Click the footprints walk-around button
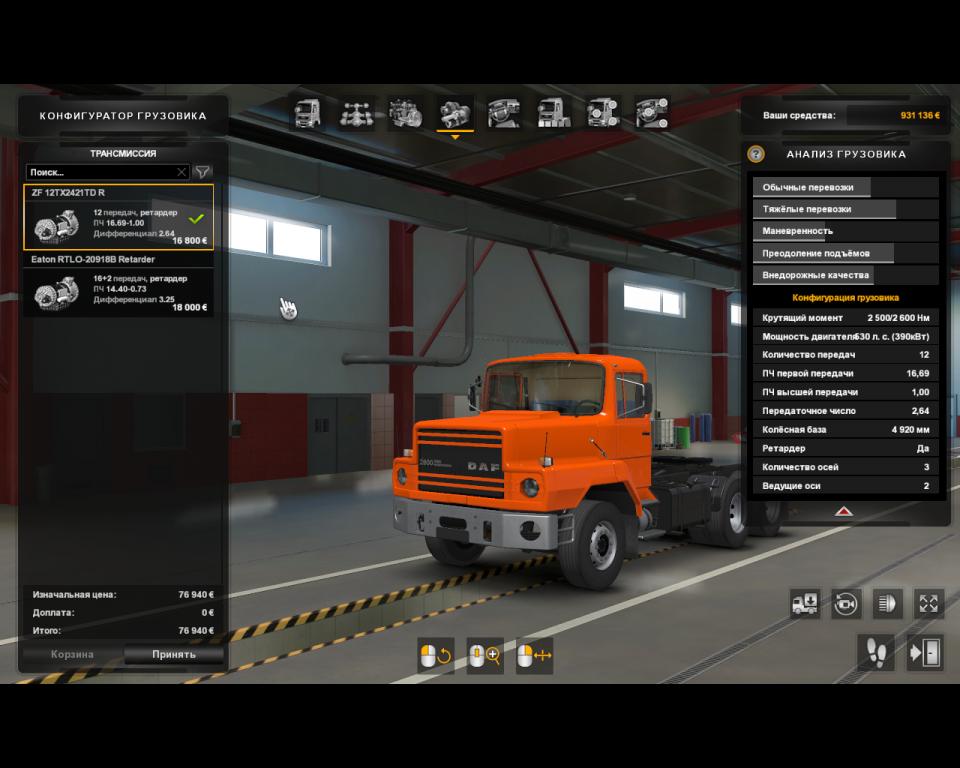Screen dimensions: 960x768 (876, 653)
